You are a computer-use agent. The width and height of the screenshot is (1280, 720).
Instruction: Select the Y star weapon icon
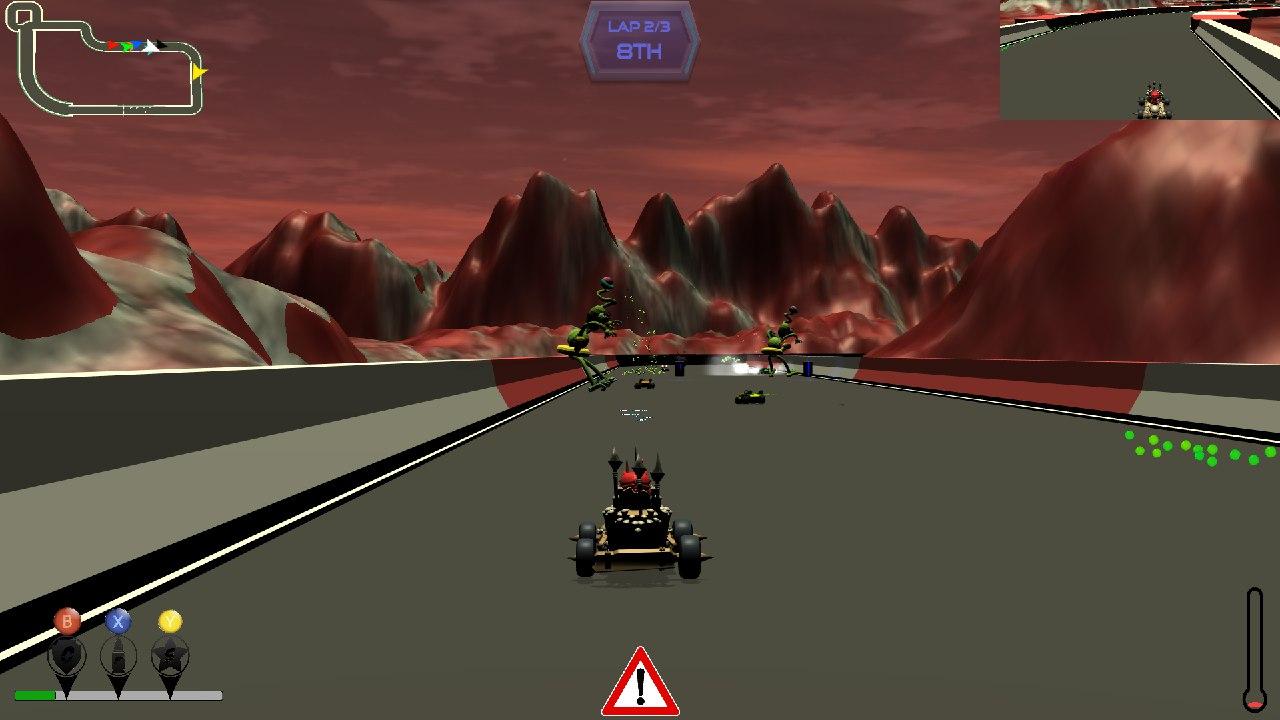pos(171,656)
